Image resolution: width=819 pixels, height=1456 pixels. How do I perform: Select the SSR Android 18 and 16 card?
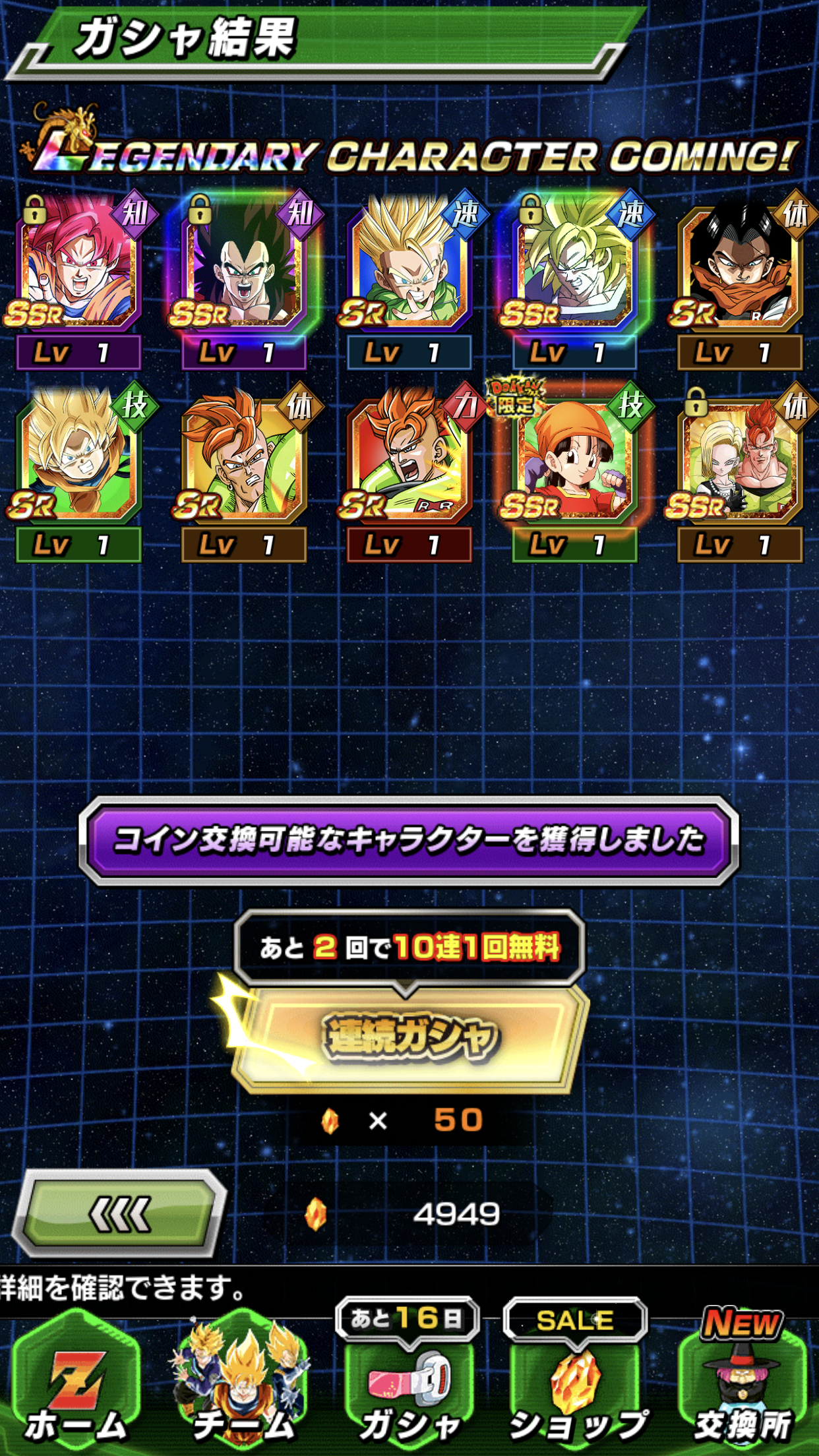[740, 462]
